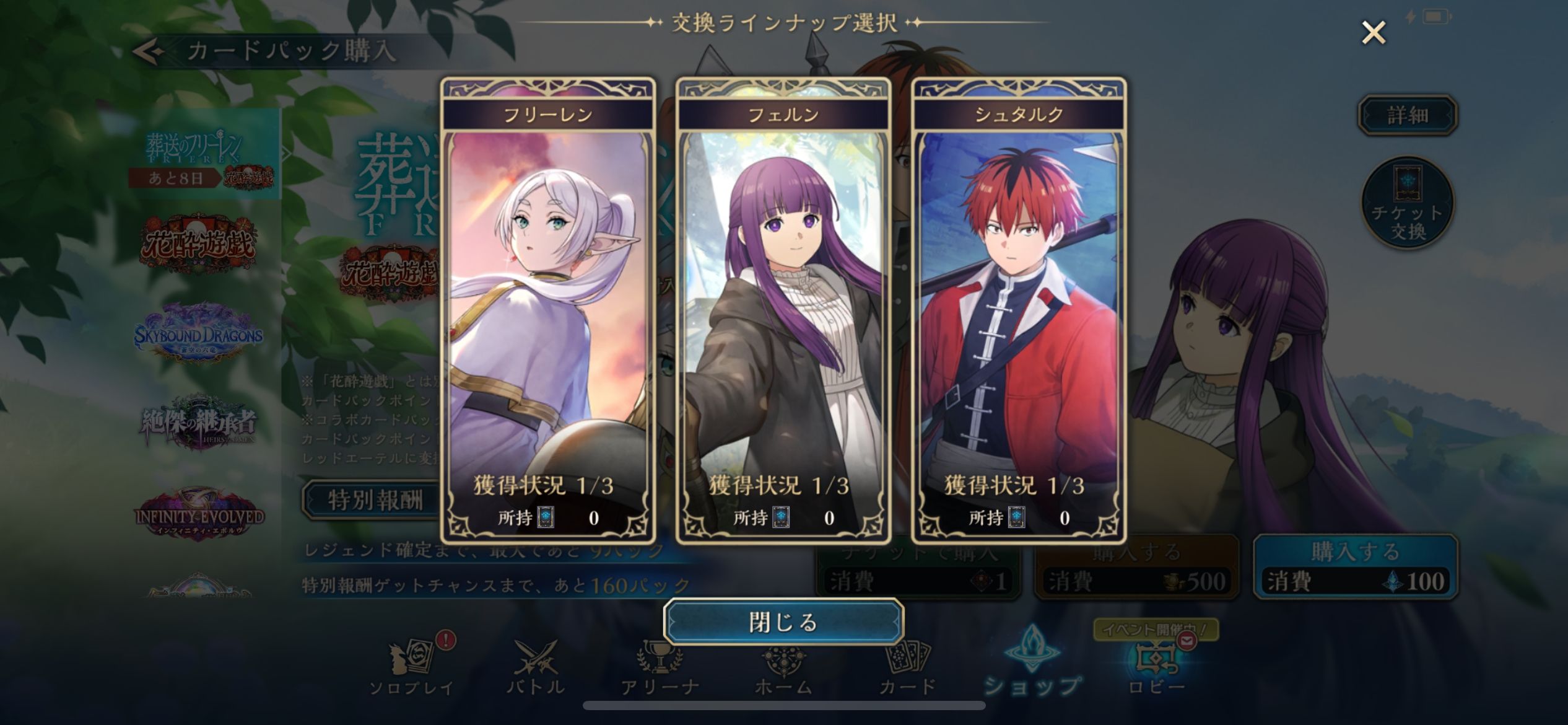Open the ソロプレイ solo play menu
This screenshot has width=1568, height=725.
[x=411, y=669]
